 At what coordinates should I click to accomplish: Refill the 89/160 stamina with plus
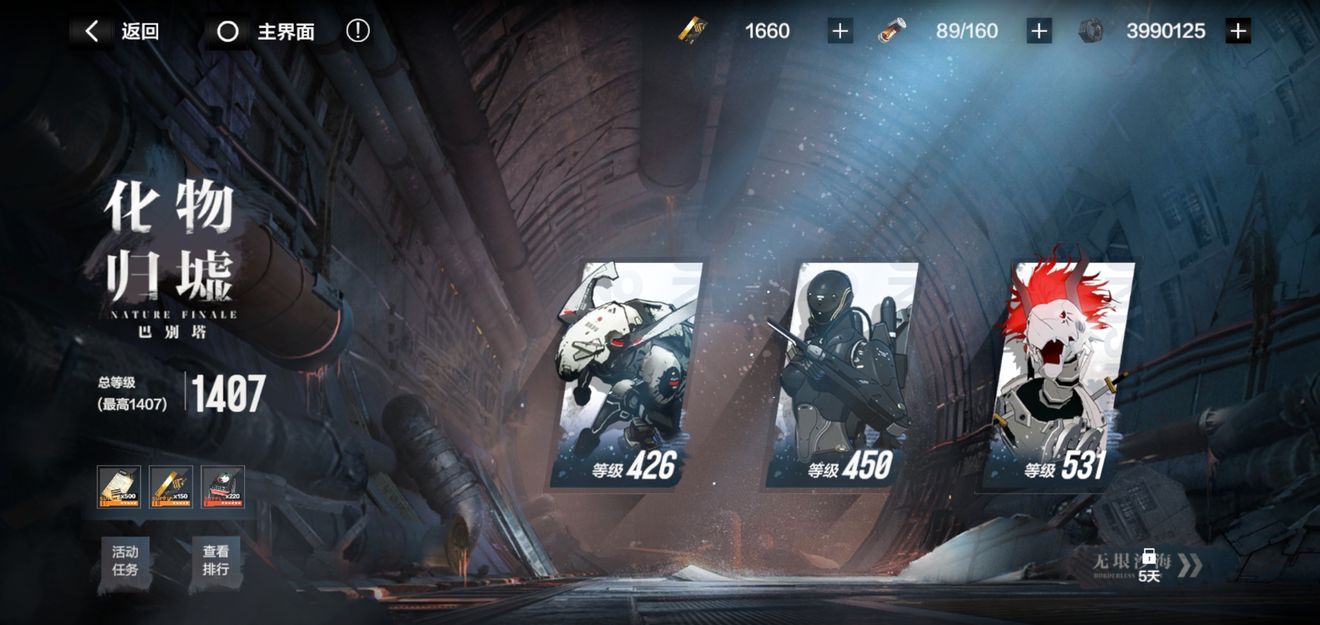pyautogui.click(x=1039, y=31)
